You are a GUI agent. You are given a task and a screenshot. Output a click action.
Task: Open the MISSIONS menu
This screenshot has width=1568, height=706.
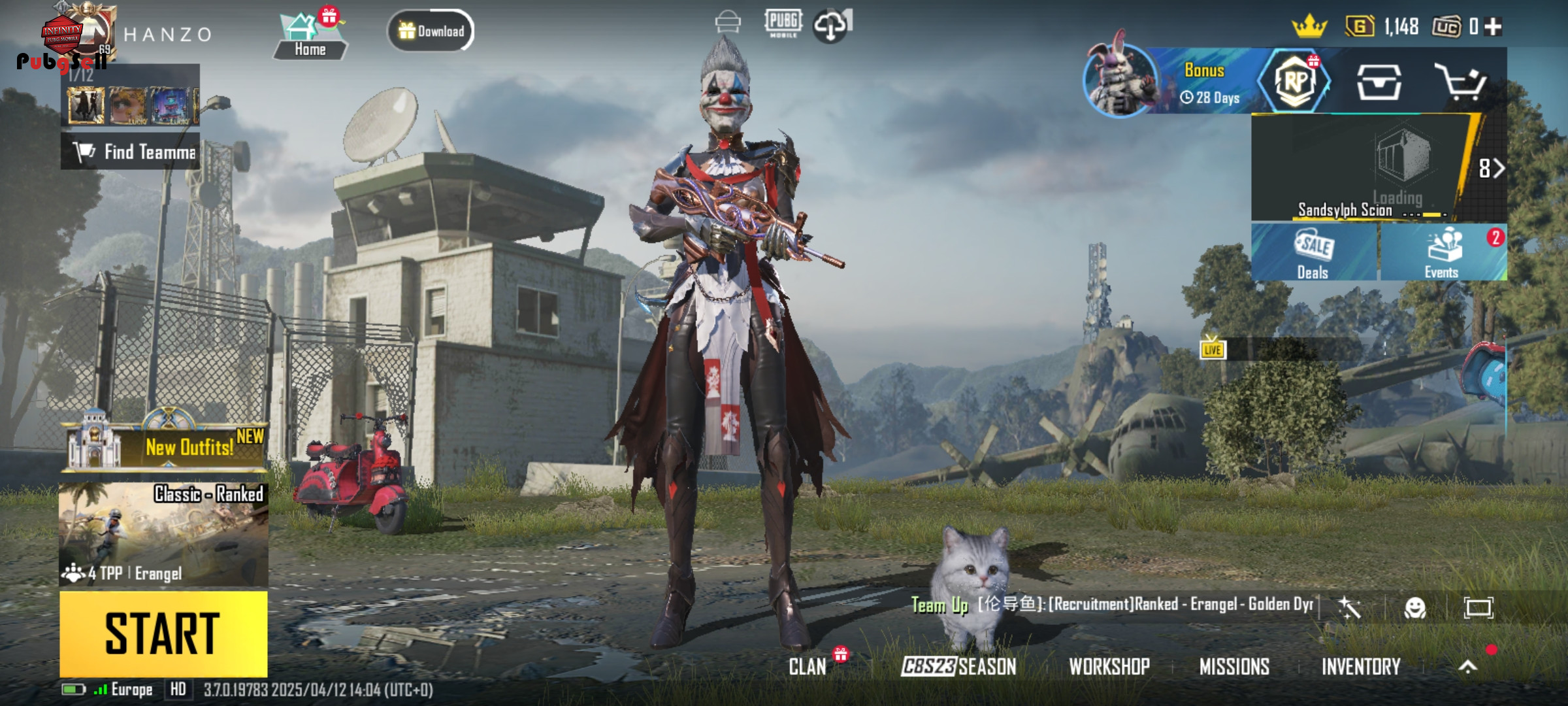pyautogui.click(x=1234, y=666)
